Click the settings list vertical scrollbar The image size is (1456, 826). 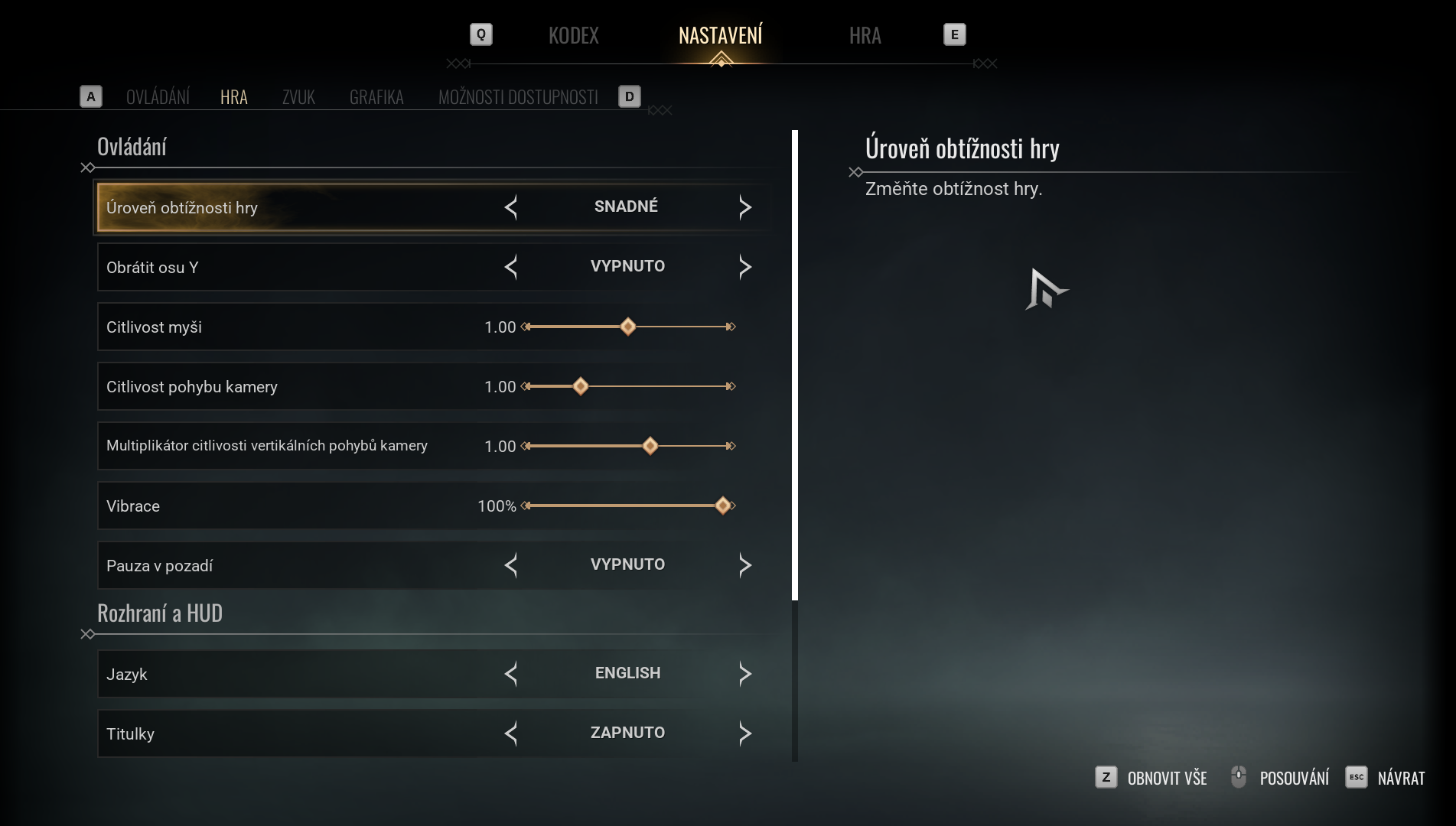point(795,366)
